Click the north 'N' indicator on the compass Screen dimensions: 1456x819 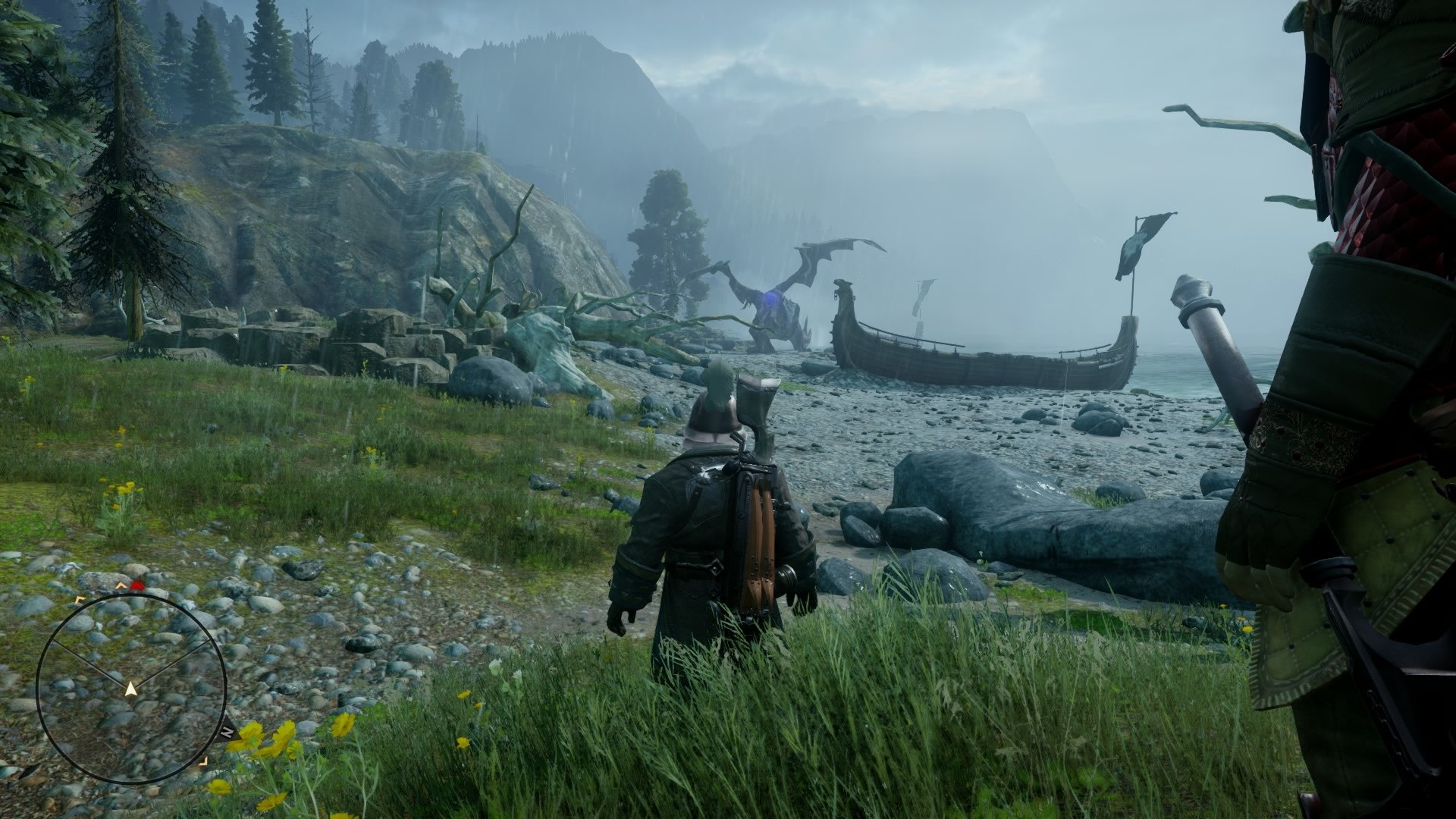(227, 730)
